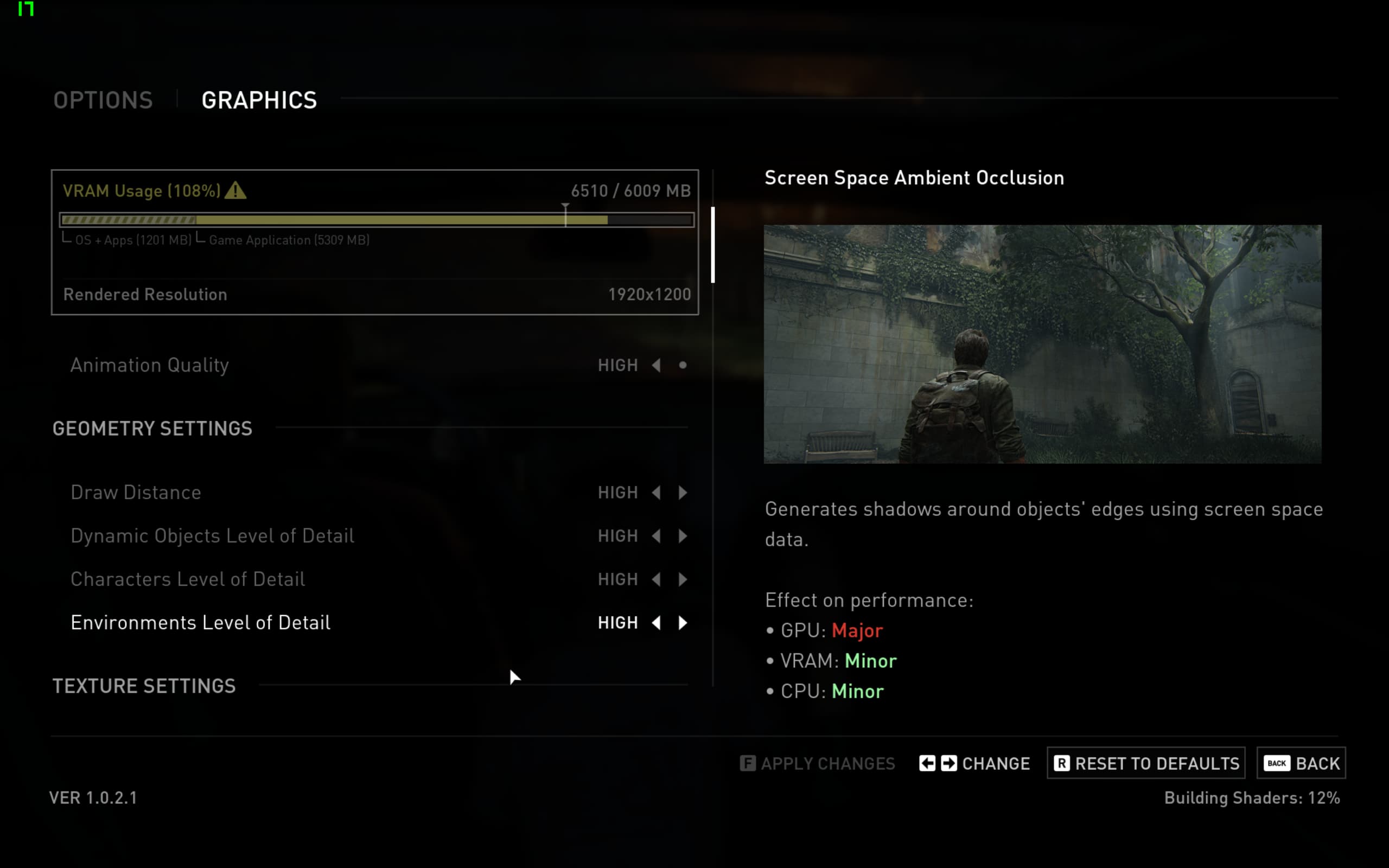Lower Animation Quality with its left arrow

pos(656,365)
